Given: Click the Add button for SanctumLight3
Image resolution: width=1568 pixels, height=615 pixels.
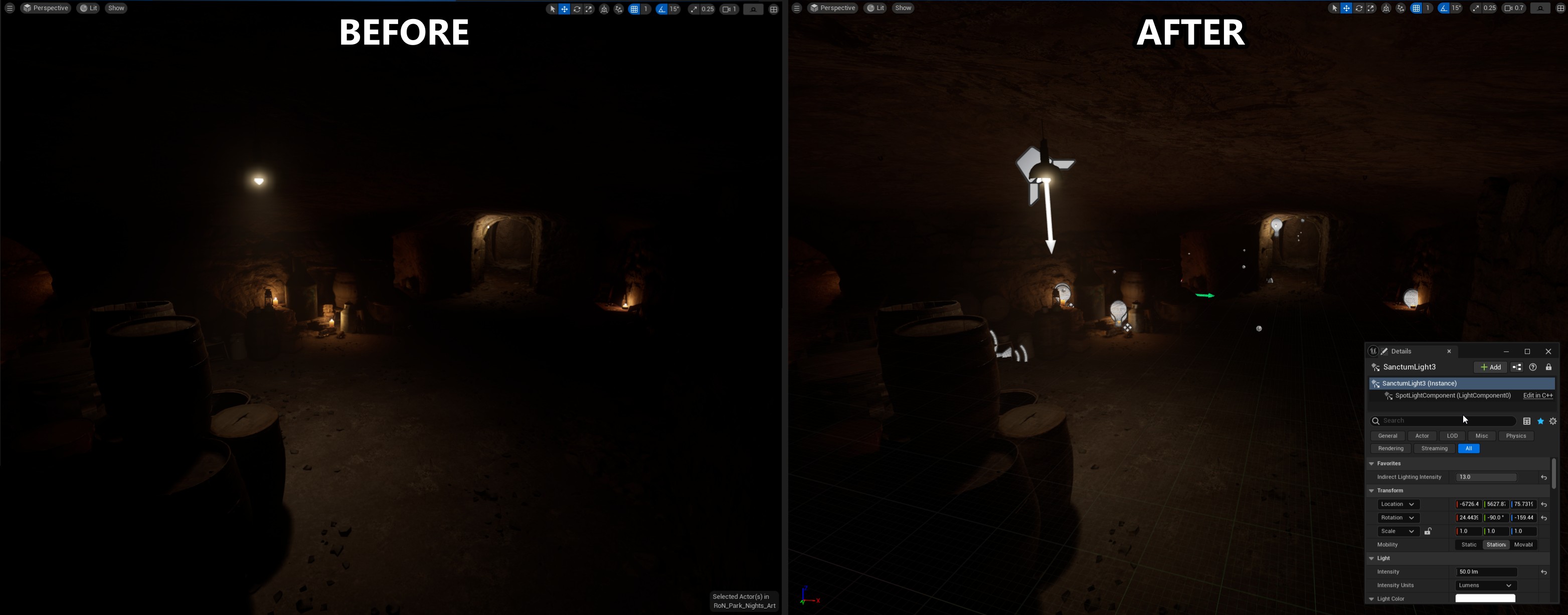Looking at the screenshot, I should click(1491, 367).
